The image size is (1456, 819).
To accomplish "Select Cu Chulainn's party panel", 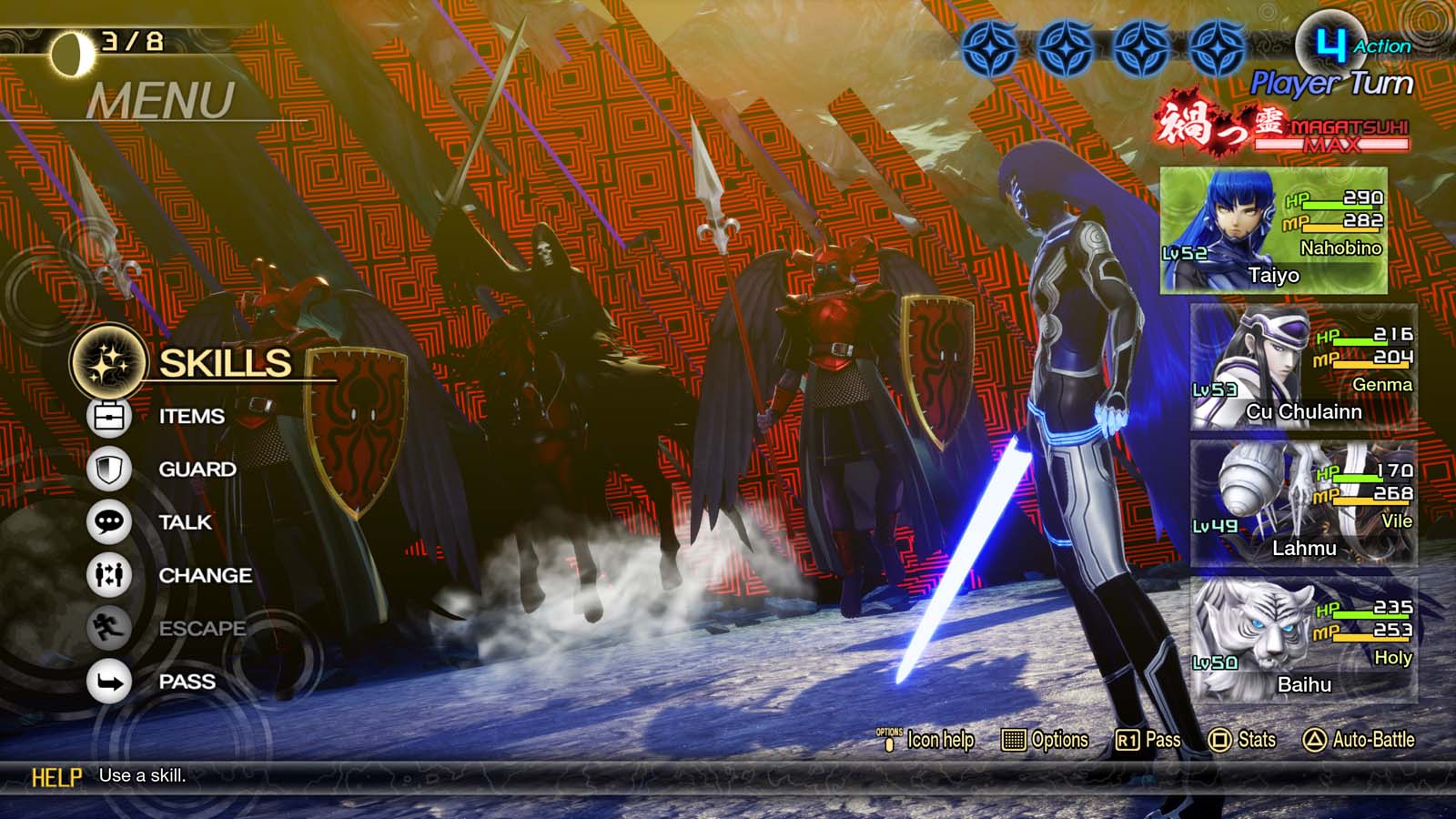I will tap(1306, 366).
